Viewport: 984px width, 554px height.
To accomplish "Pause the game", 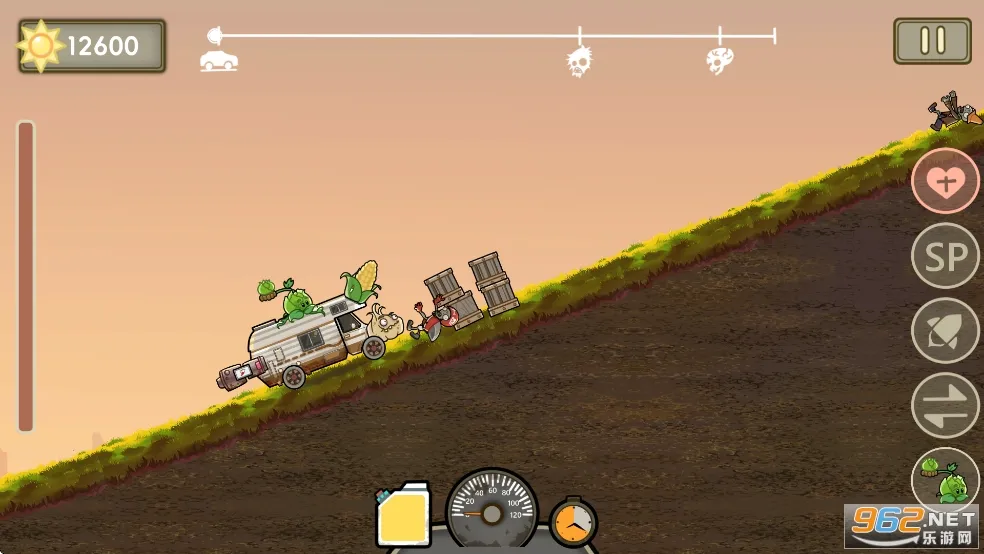I will [x=932, y=41].
